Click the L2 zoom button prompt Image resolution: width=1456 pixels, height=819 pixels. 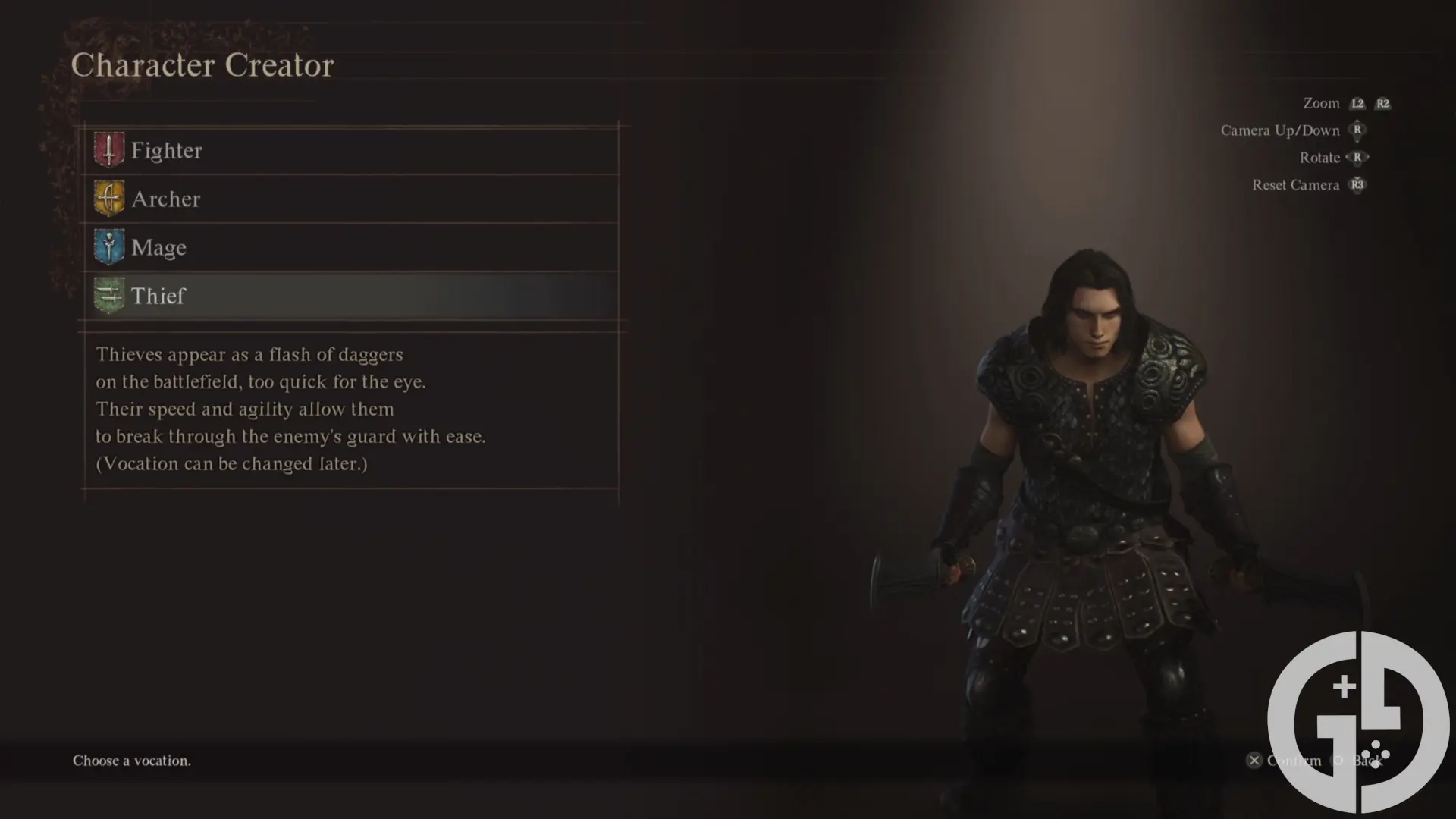(1357, 103)
